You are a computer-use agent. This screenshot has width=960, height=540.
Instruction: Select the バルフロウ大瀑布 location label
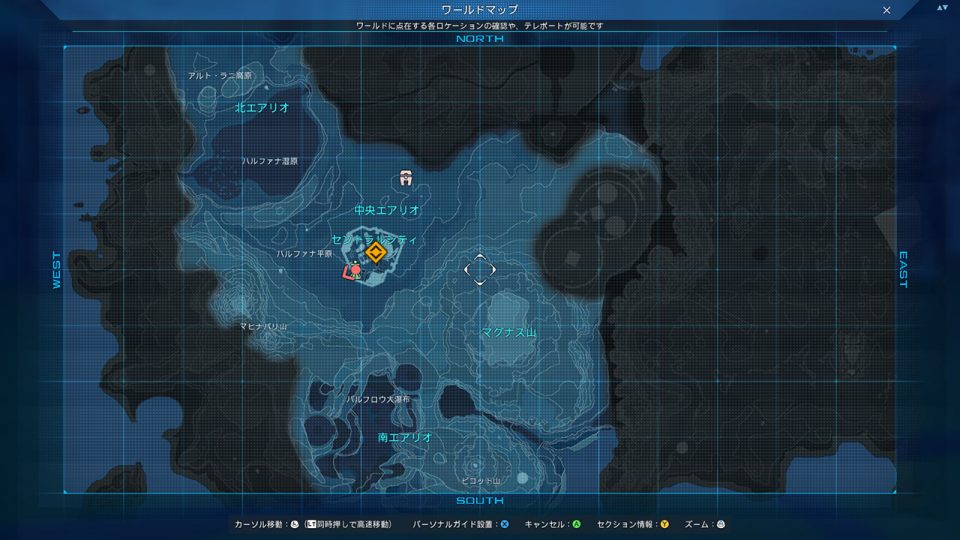tap(378, 399)
